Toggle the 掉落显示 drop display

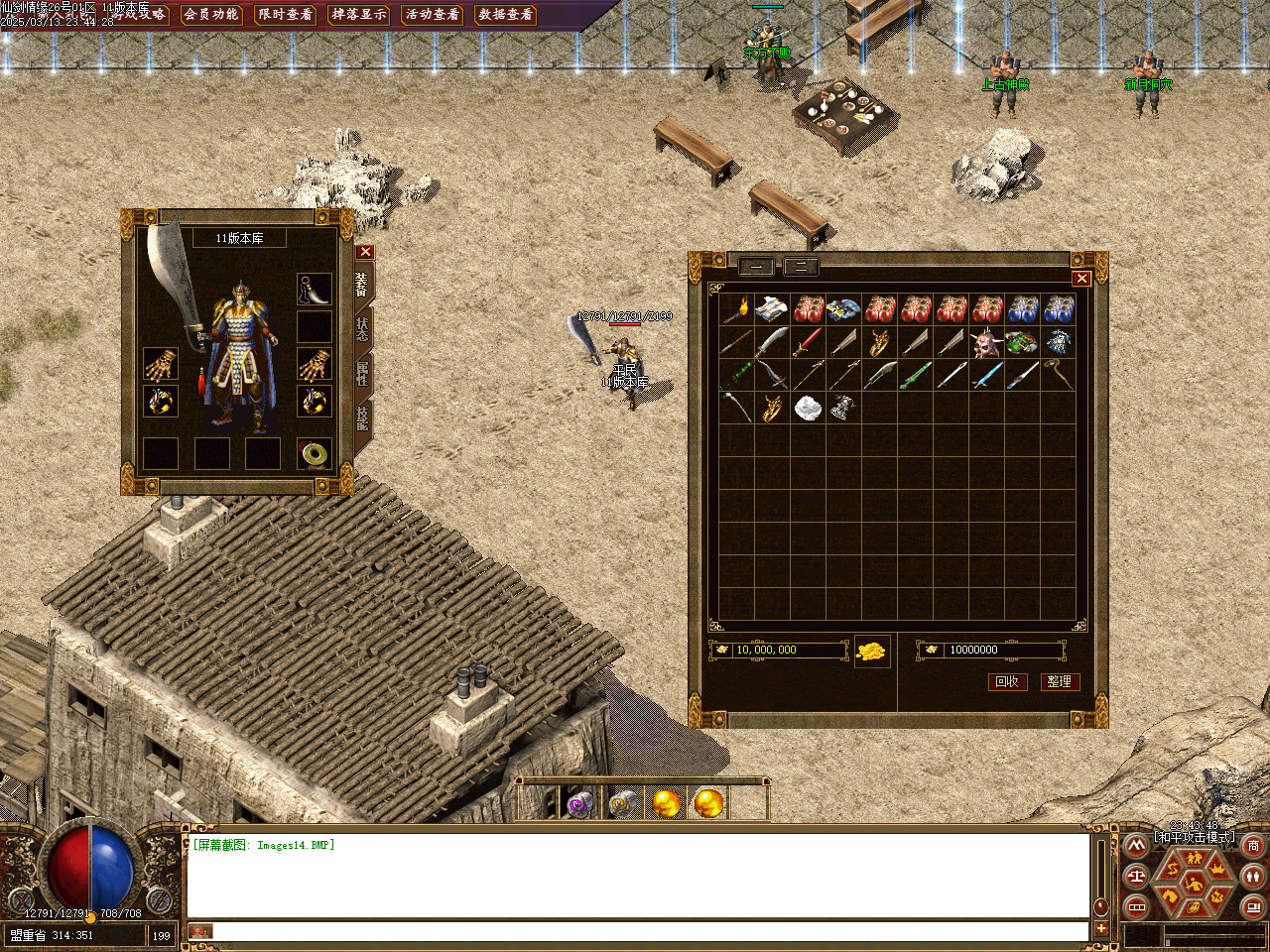coord(358,14)
